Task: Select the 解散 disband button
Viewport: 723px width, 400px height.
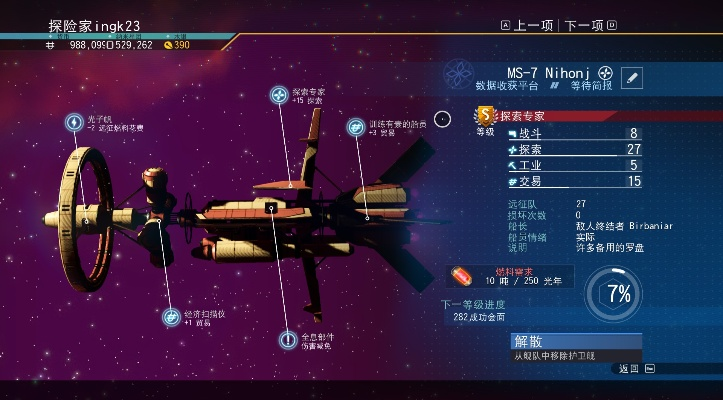Action: pos(577,341)
